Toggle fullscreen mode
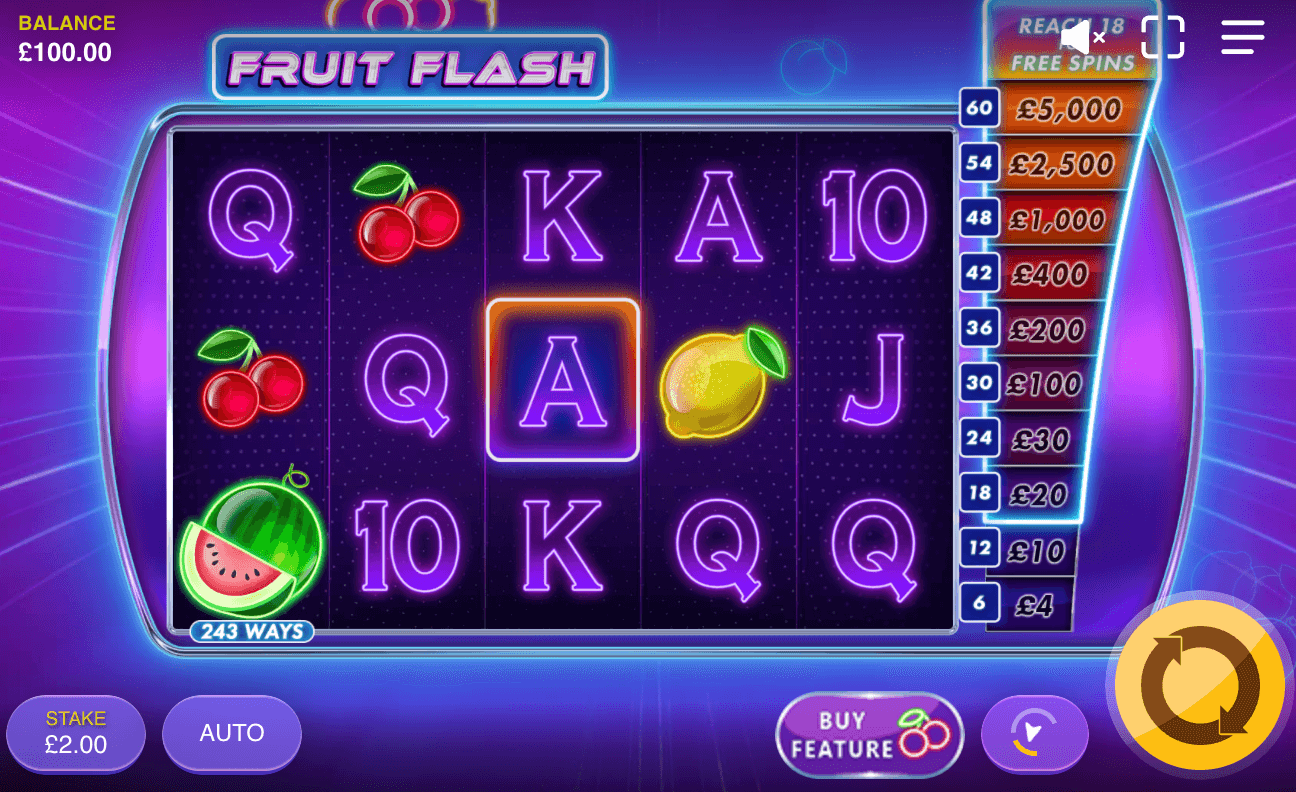This screenshot has height=792, width=1296. click(1162, 37)
